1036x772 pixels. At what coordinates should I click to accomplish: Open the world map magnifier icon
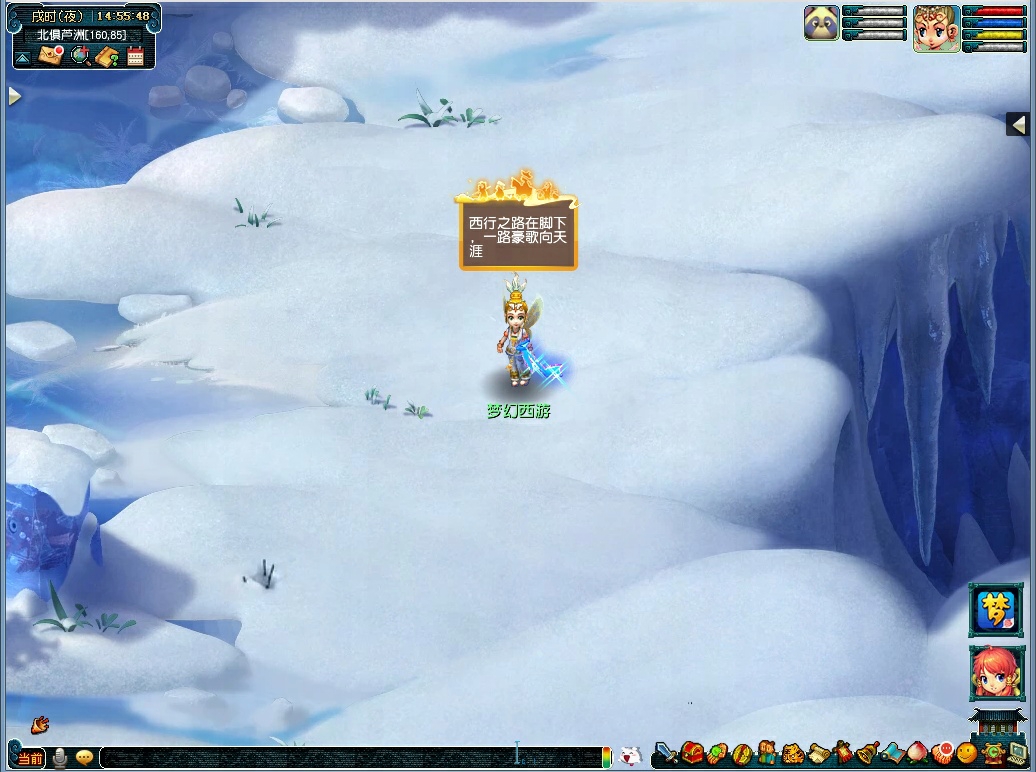pos(80,56)
